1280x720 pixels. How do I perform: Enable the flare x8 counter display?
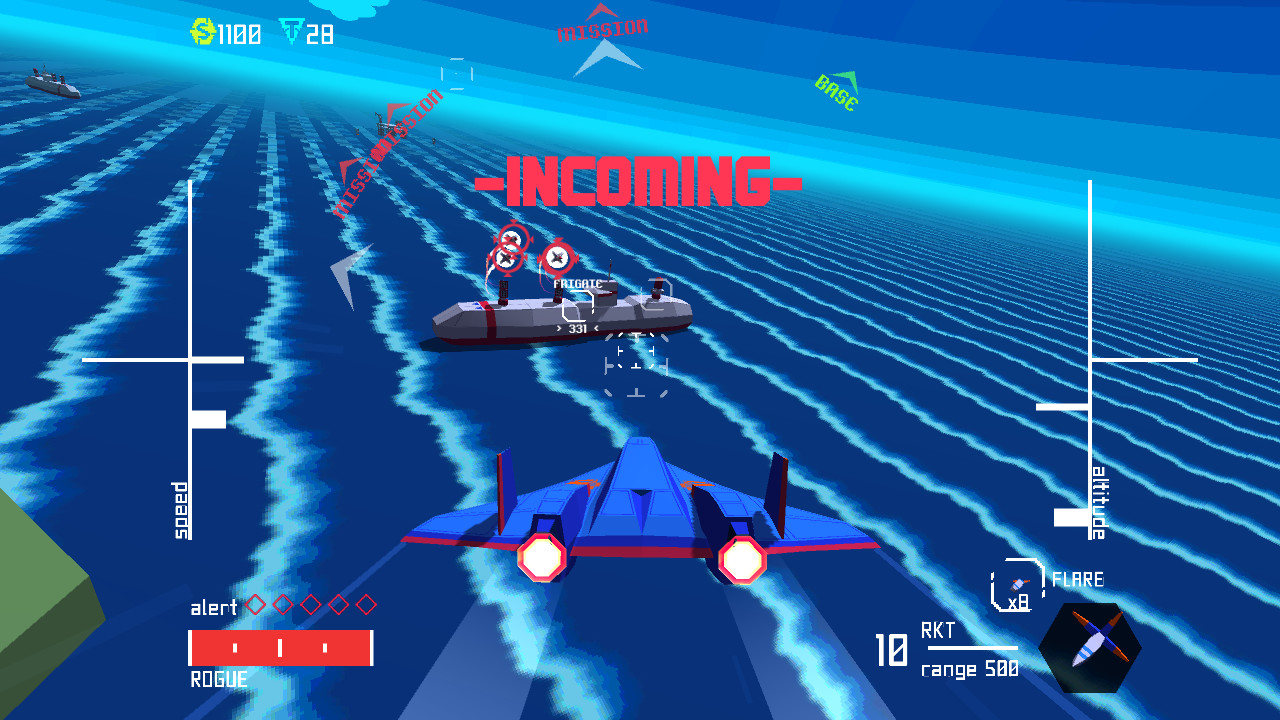coord(1019,600)
